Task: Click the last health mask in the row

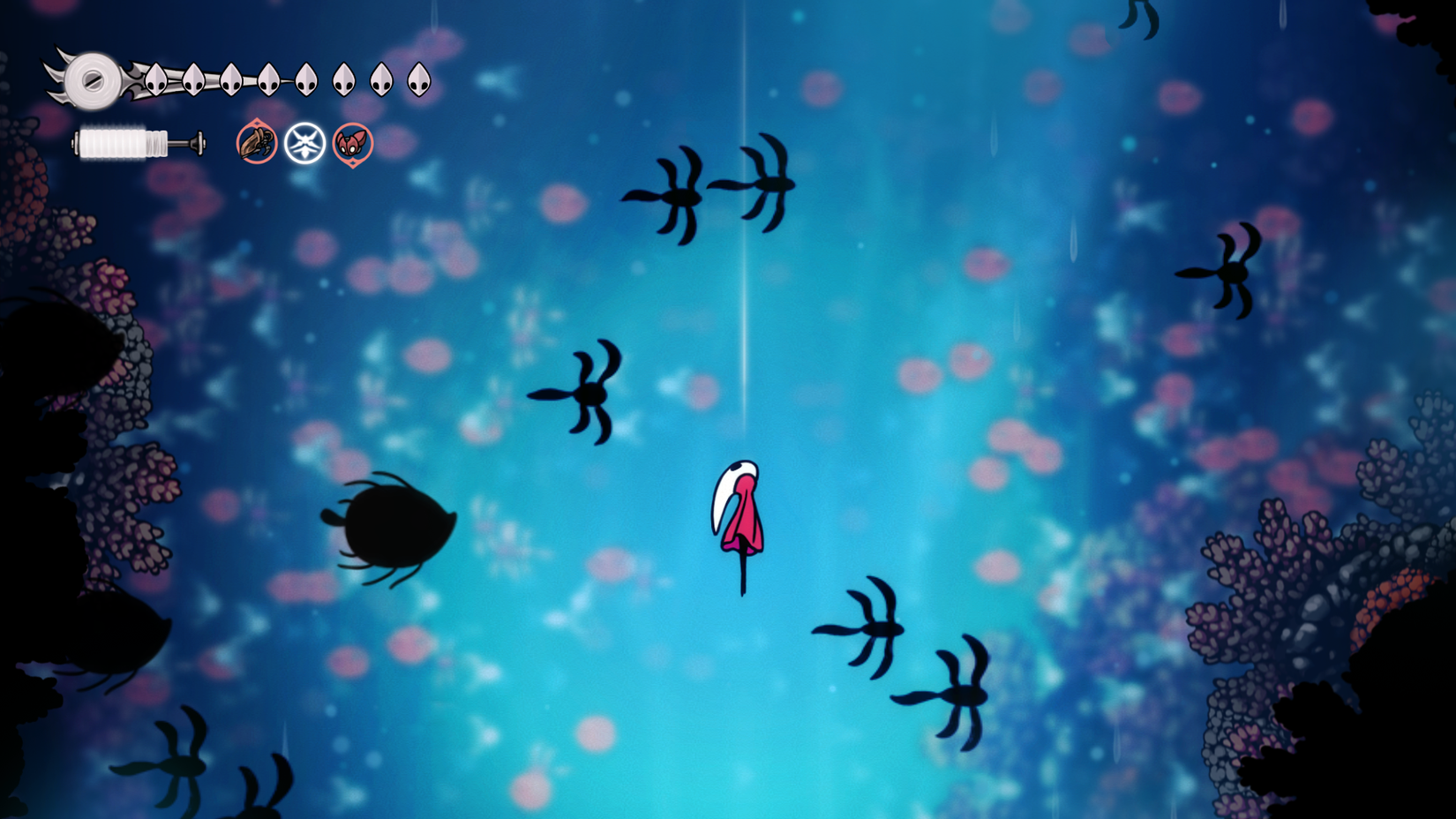Action: [420, 78]
